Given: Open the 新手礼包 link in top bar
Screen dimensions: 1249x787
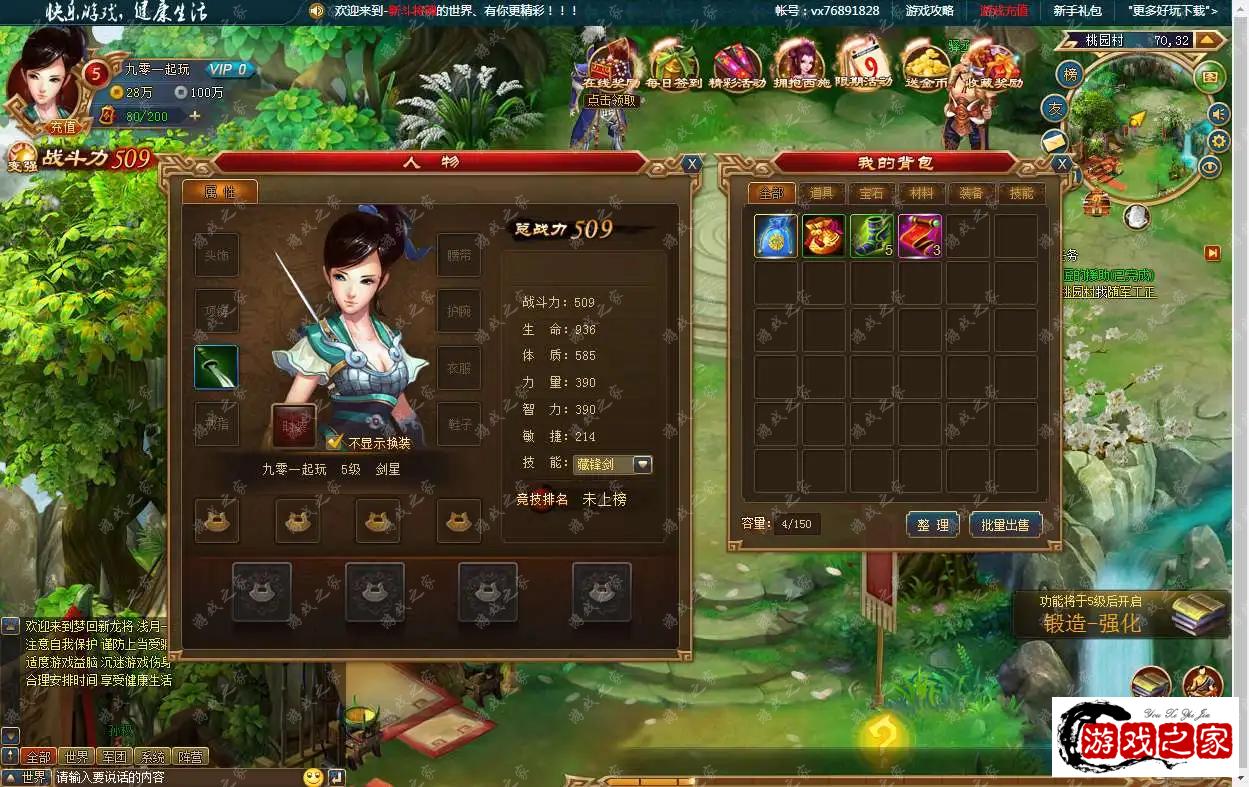Looking at the screenshot, I should 1077,11.
